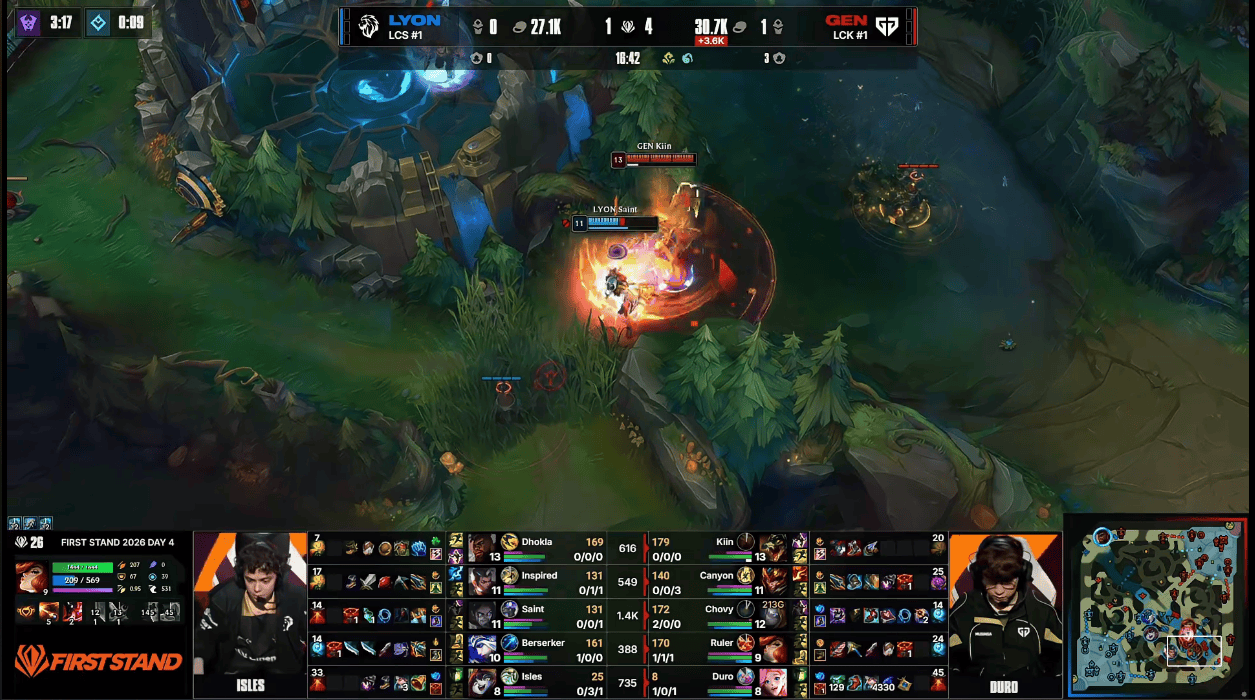The image size is (1255, 700).
Task: Click the First Stand logo banner
Action: (x=98, y=662)
